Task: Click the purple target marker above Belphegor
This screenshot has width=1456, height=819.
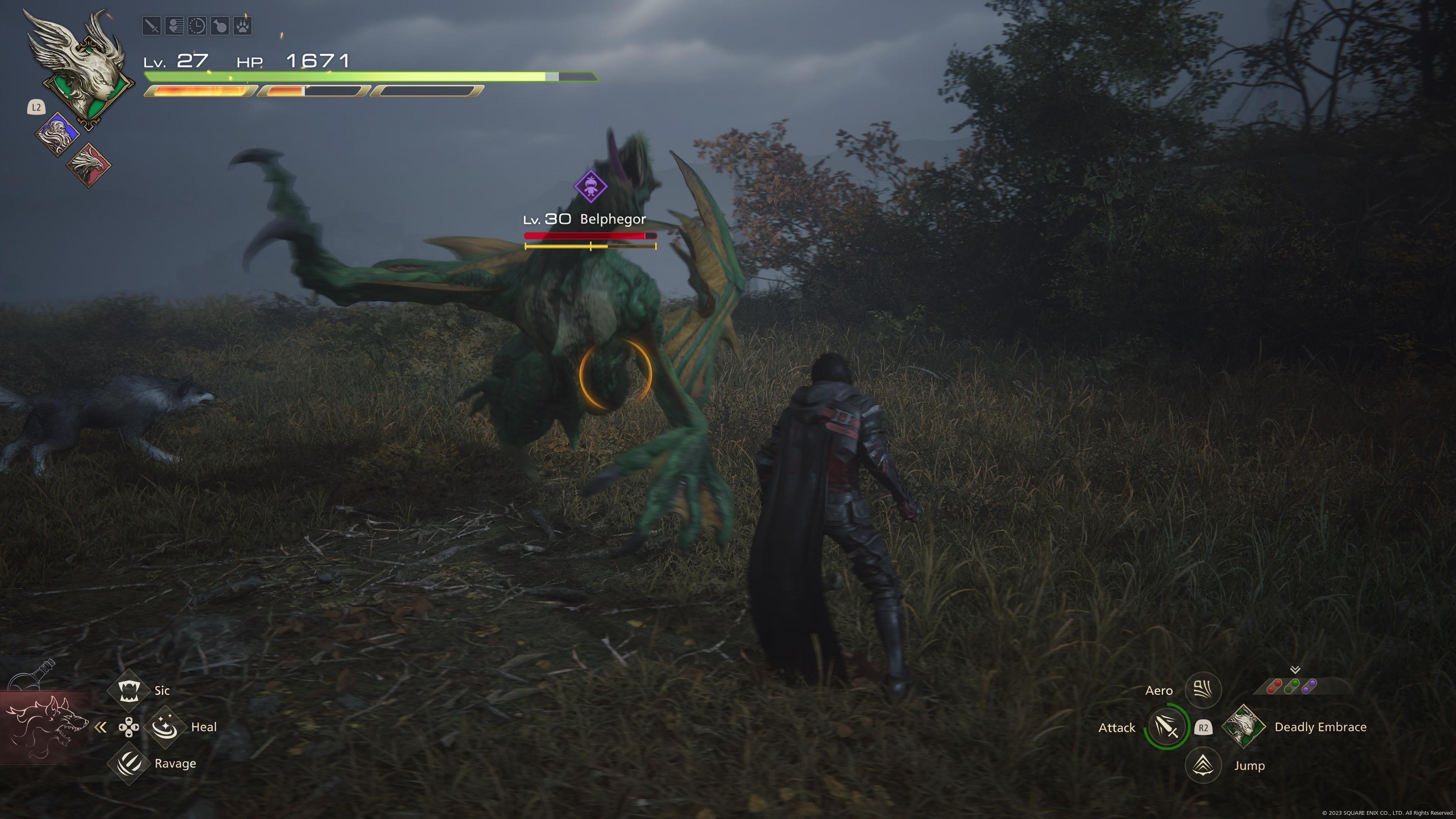Action: (591, 186)
